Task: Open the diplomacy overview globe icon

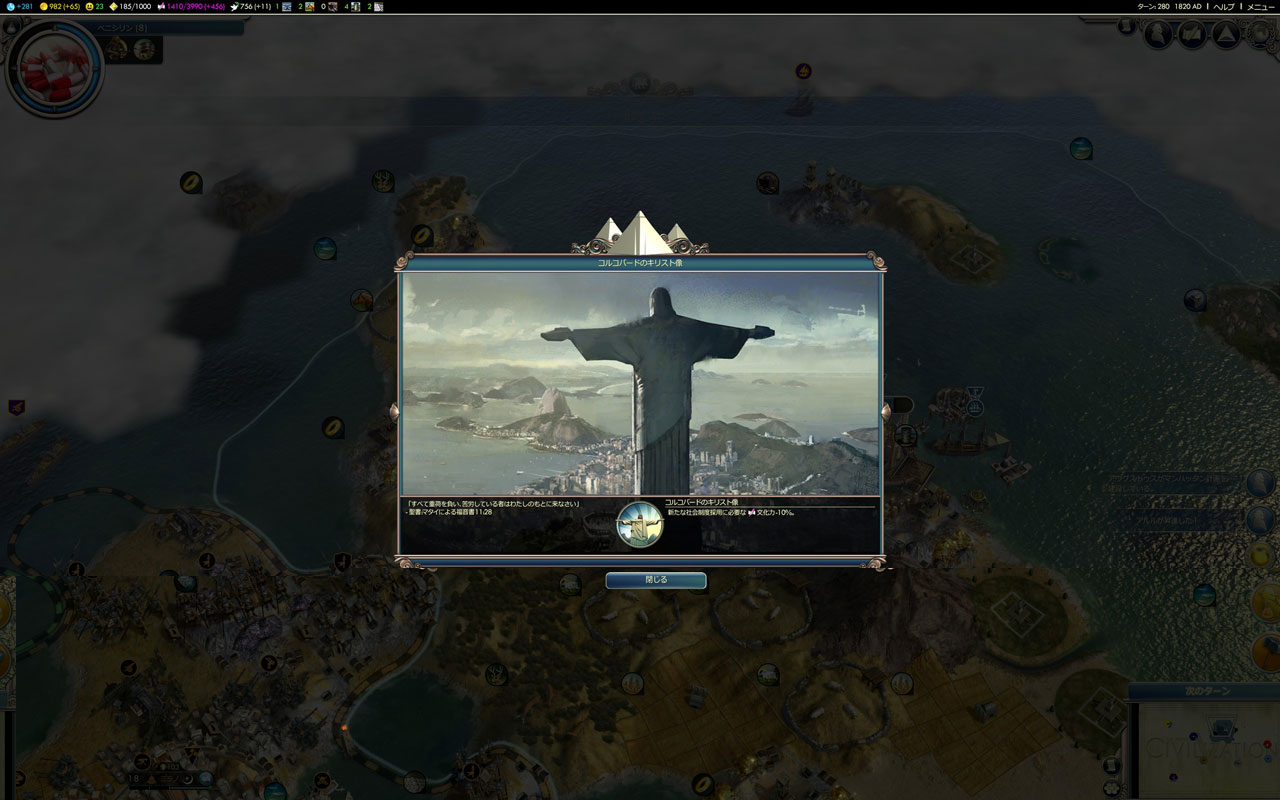Action: (x=1259, y=35)
